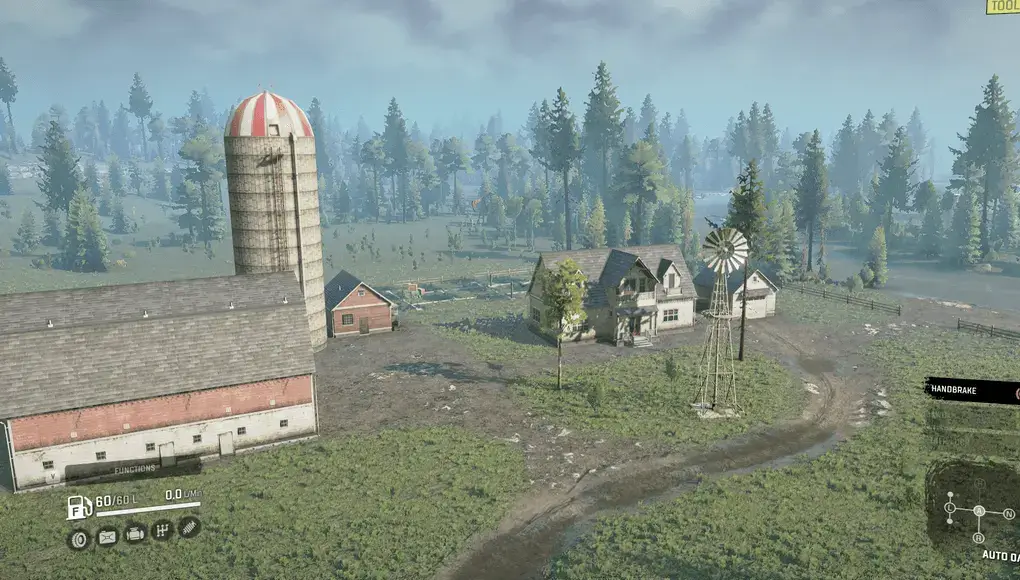Open the Functions panel
The height and width of the screenshot is (580, 1020).
(135, 468)
